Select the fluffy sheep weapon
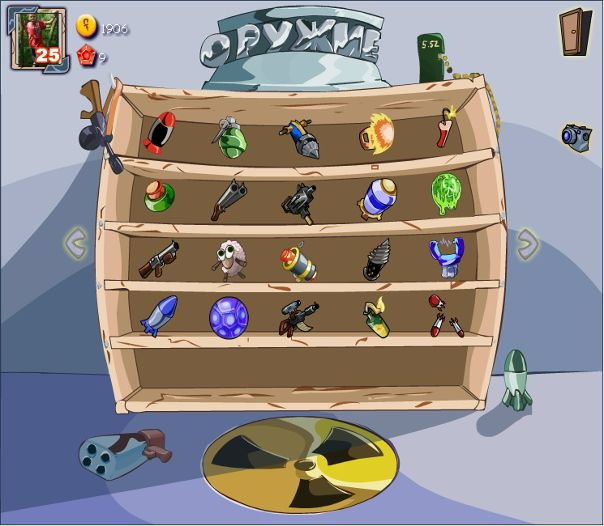Viewport: 604px width, 526px height. 227,258
